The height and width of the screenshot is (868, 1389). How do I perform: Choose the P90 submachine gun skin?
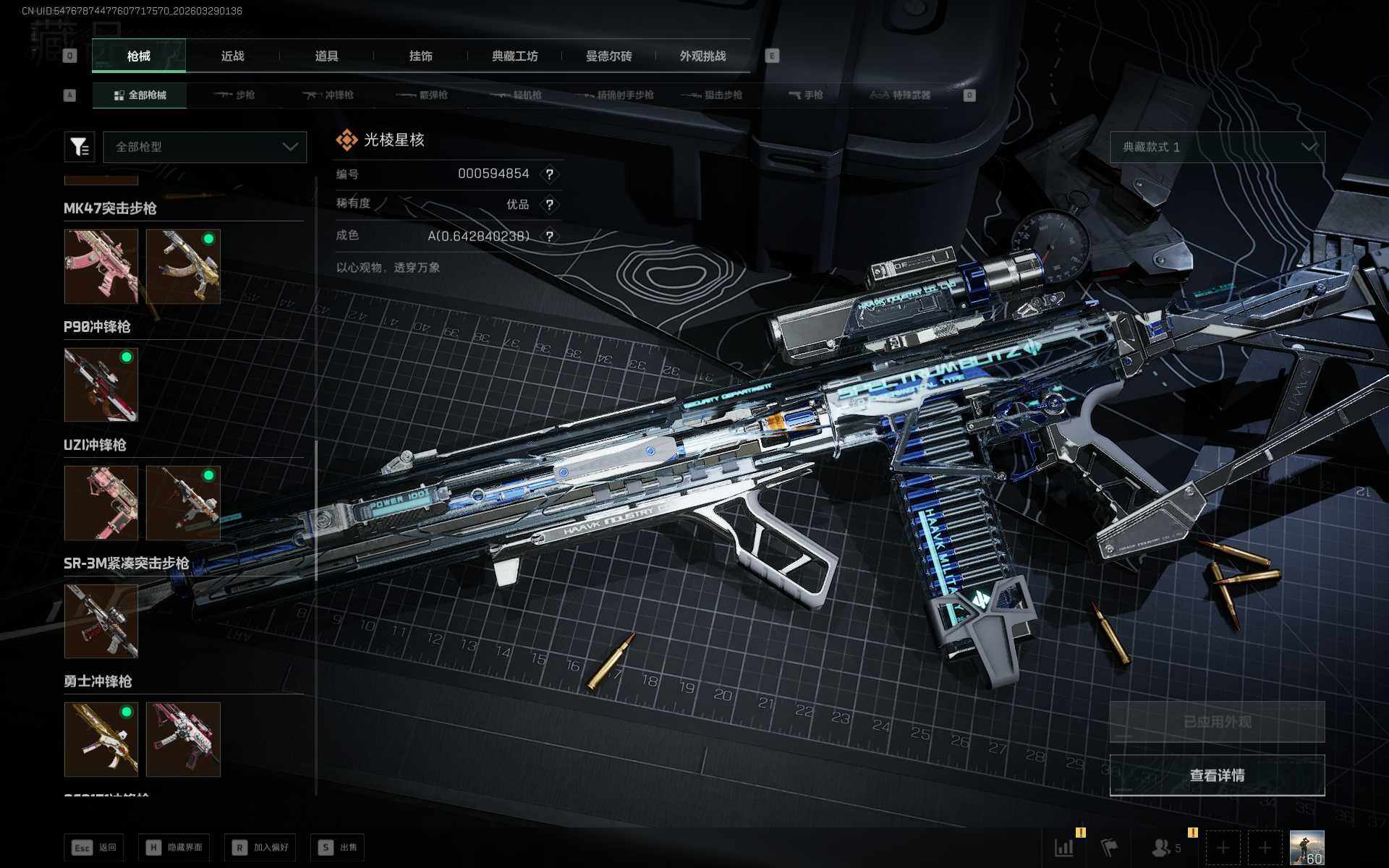pos(101,385)
